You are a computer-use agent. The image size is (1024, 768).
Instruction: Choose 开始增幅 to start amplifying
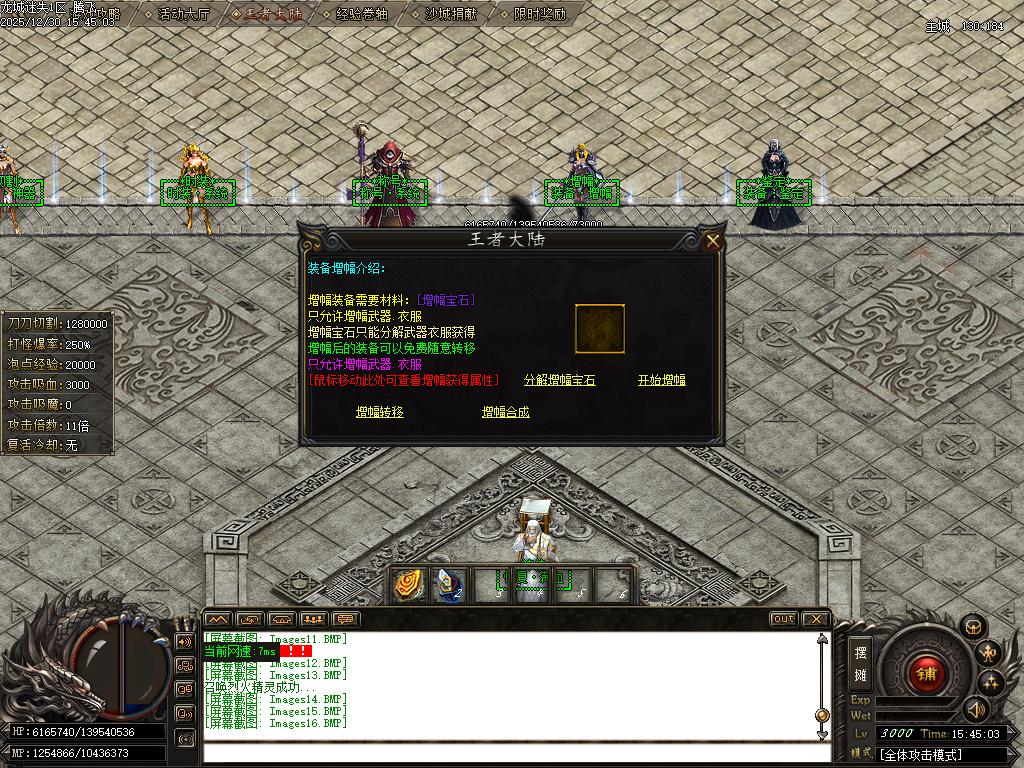coord(662,380)
